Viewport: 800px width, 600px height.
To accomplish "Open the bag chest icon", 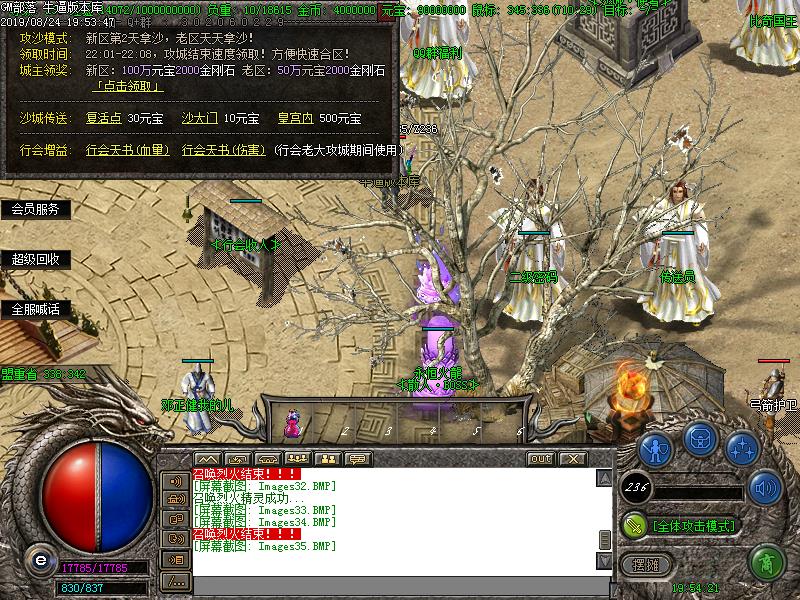I will [698, 439].
